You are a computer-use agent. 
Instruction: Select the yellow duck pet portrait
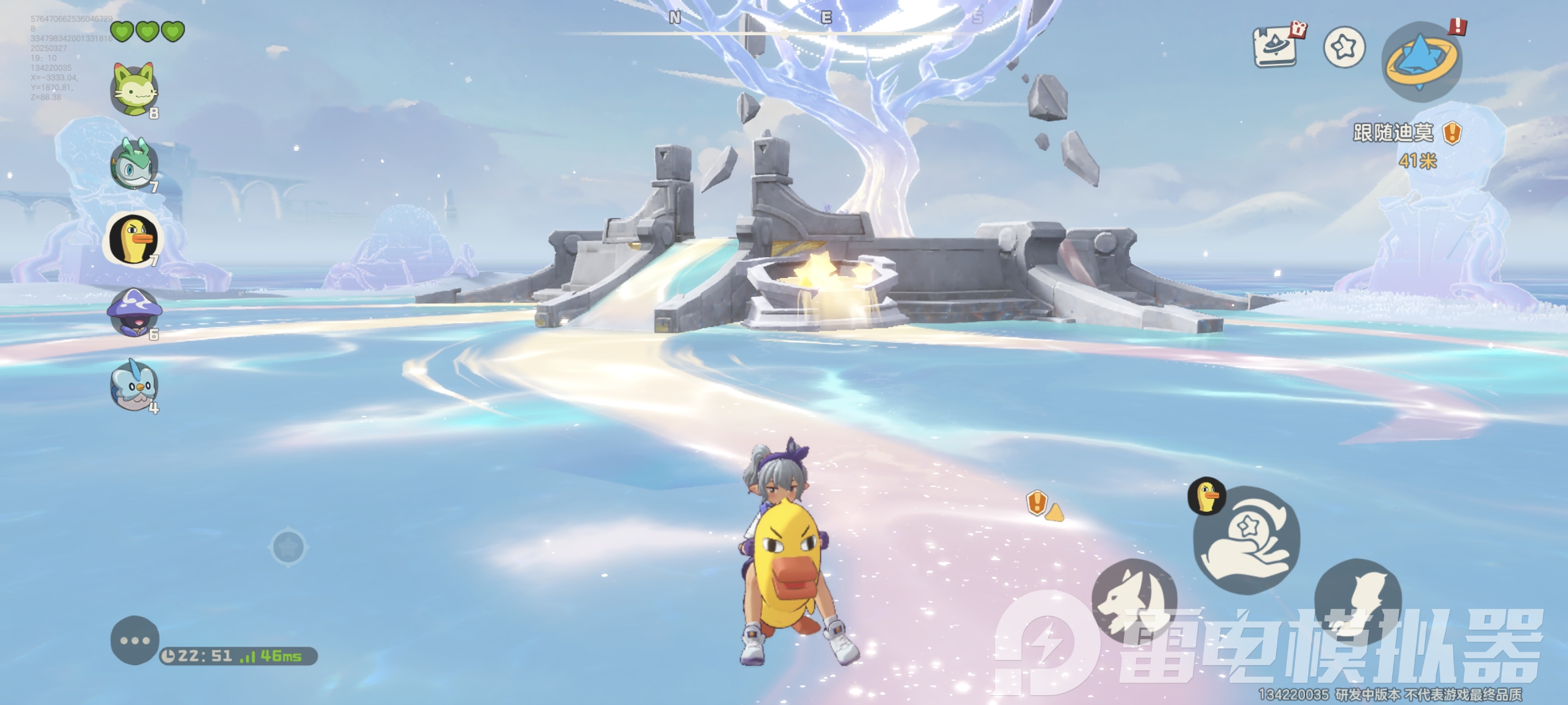click(134, 239)
